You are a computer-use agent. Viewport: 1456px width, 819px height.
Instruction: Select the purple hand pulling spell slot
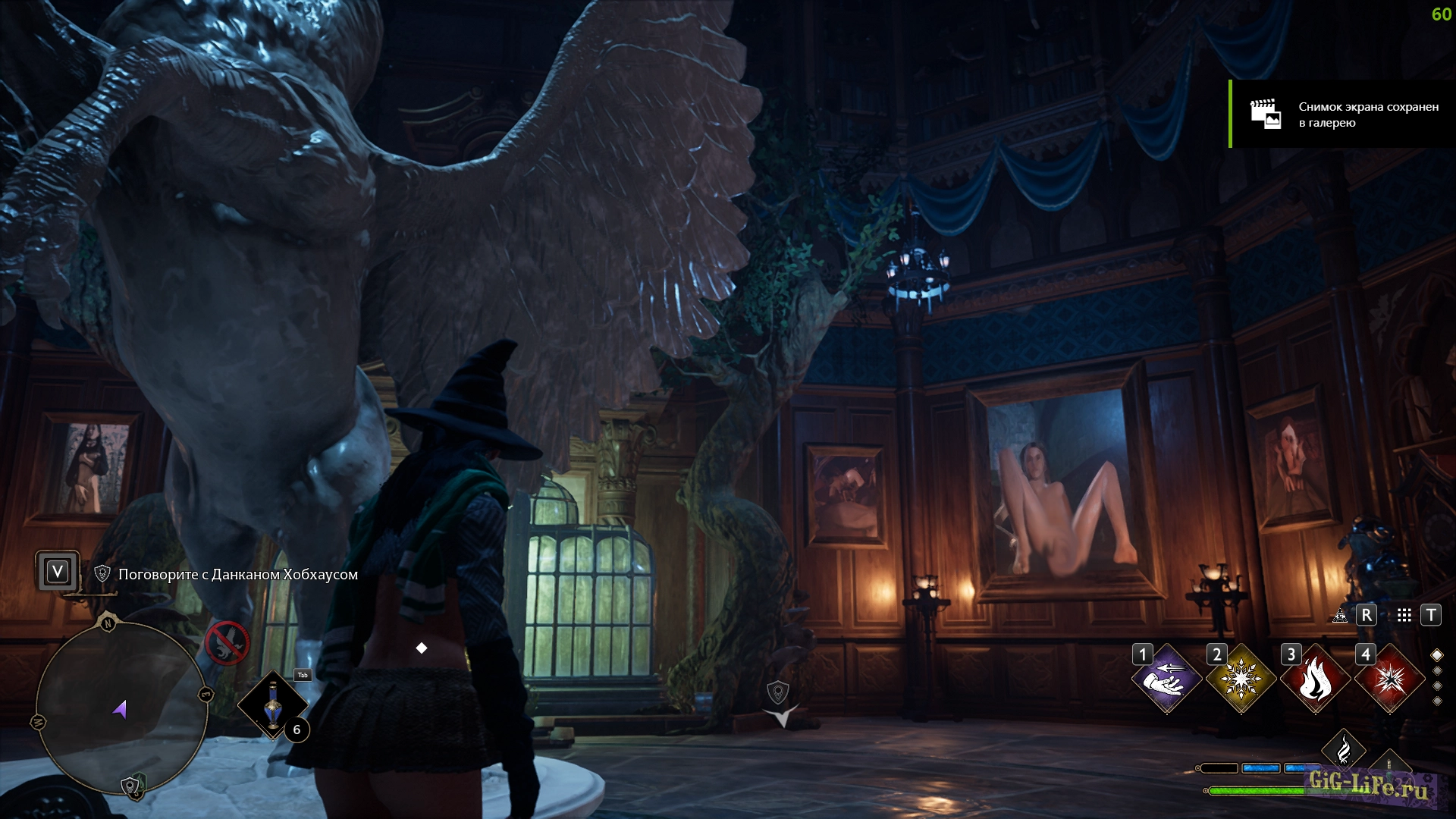click(1166, 679)
